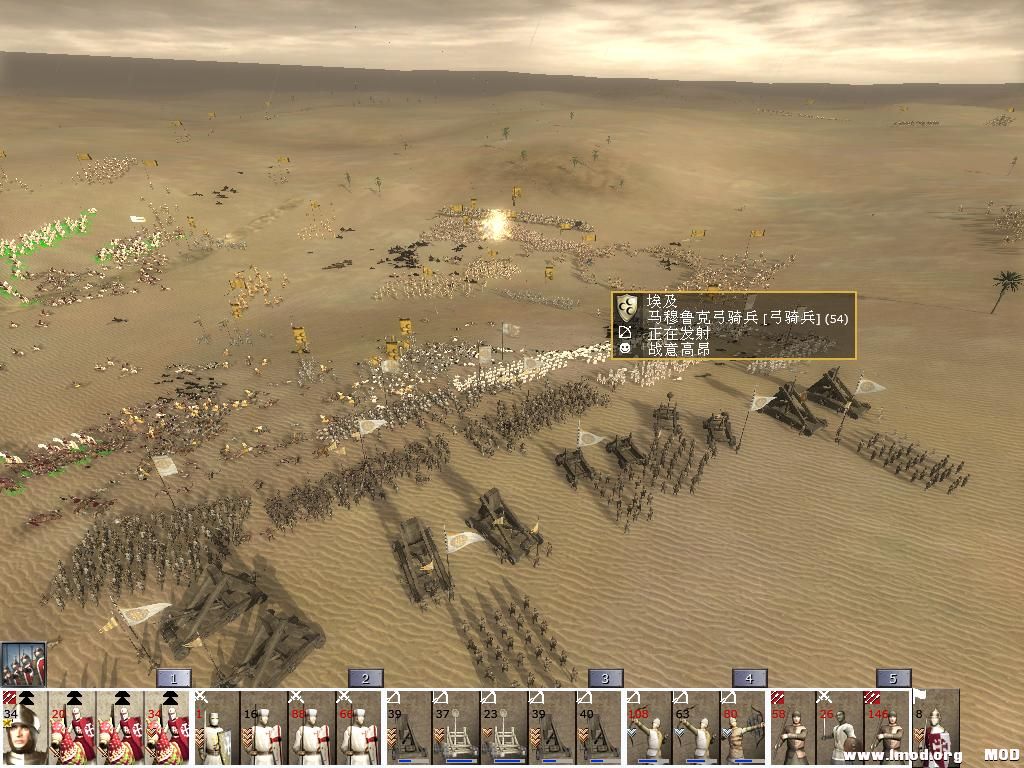This screenshot has width=1024, height=768.
Task: Select the white-robed infantry card showing 88
Action: coord(312,728)
